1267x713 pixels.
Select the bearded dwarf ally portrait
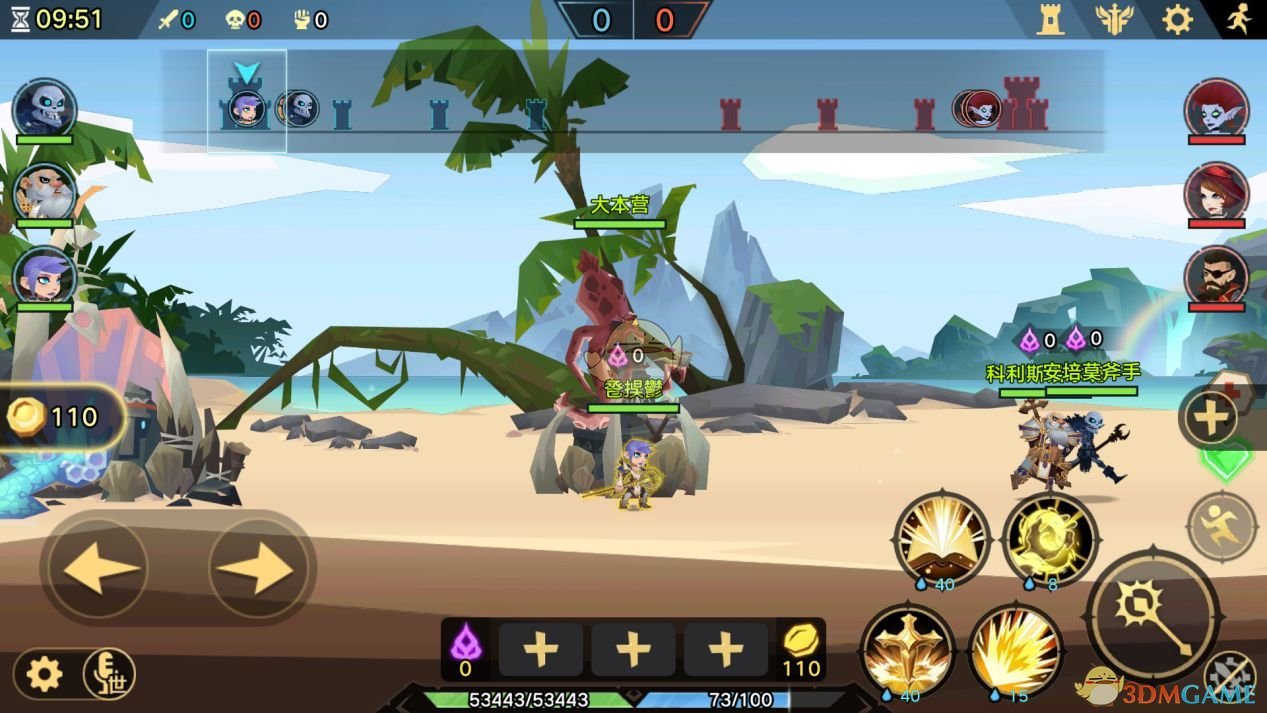(x=44, y=192)
